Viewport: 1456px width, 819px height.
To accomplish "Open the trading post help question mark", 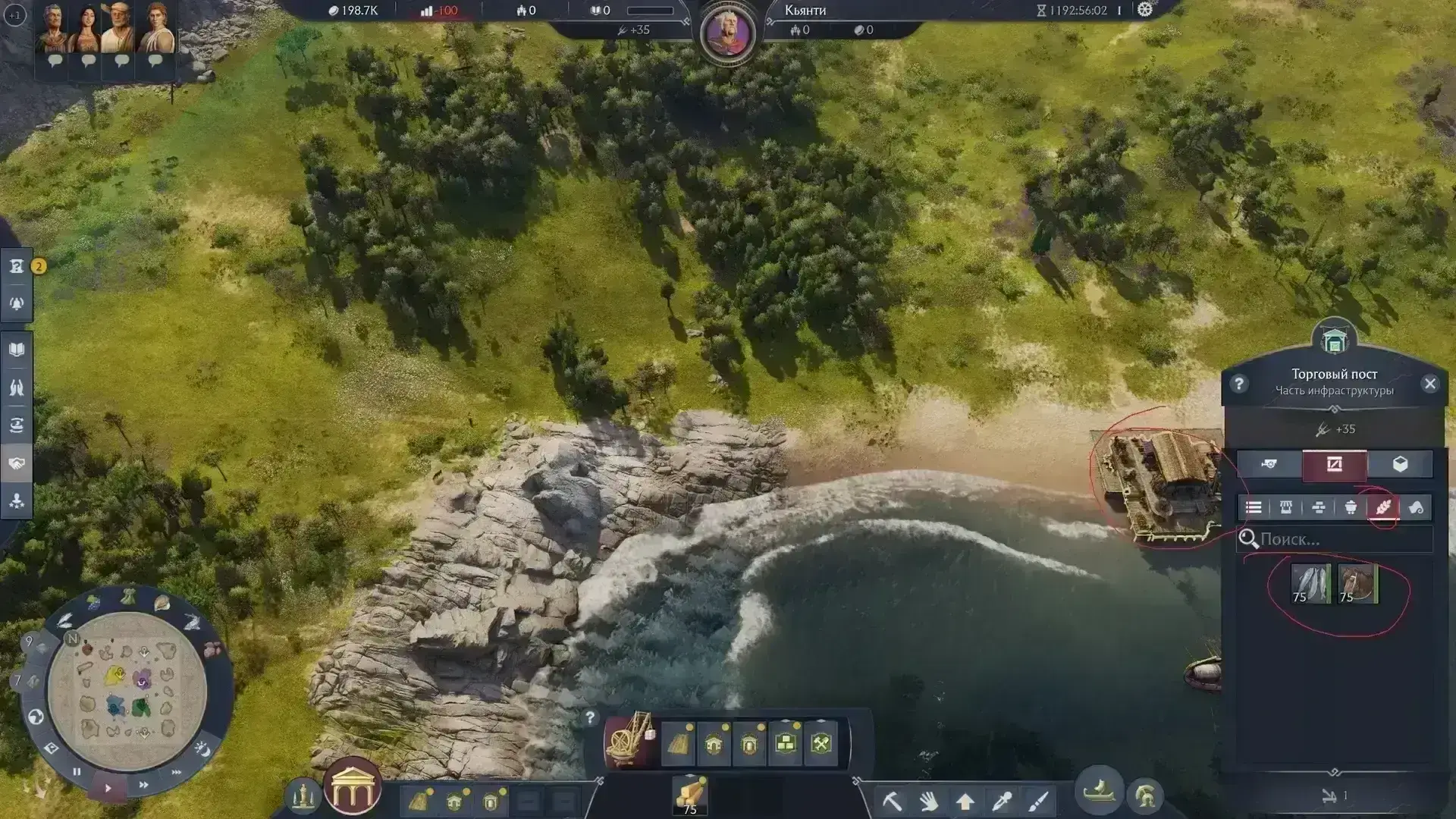I will 1239,384.
